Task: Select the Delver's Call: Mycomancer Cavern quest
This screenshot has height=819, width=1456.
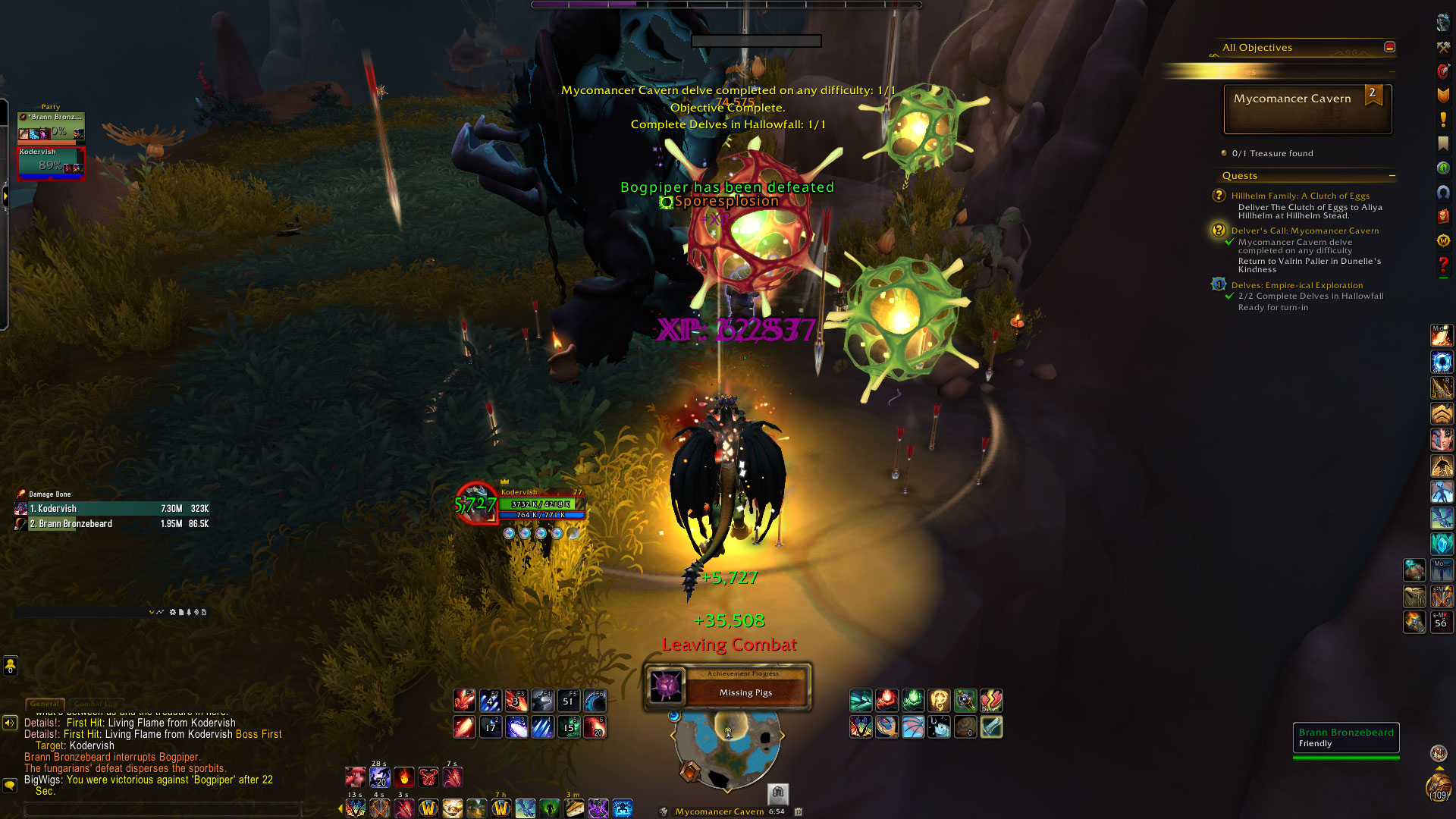Action: [1304, 231]
